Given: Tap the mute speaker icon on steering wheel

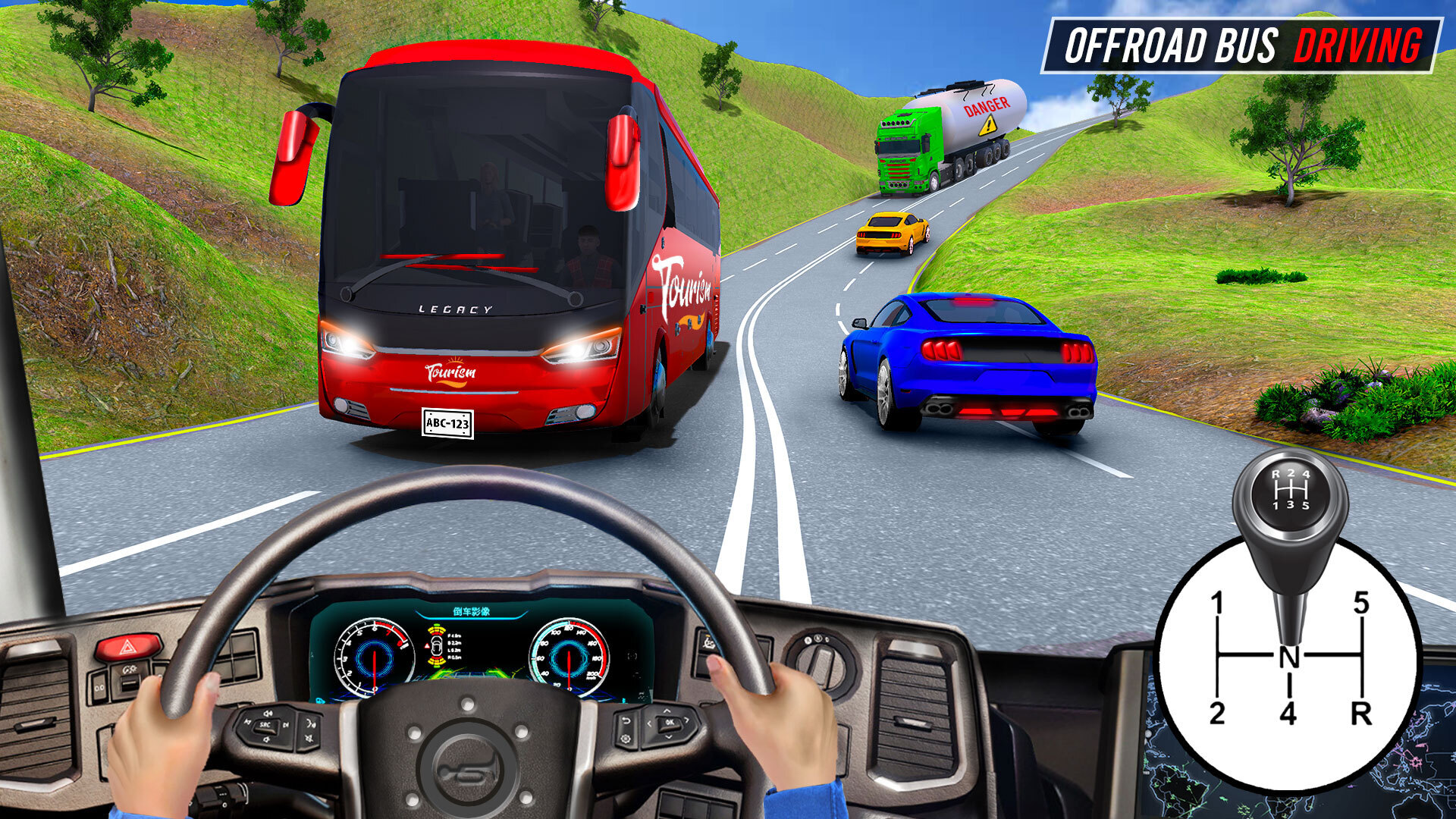Looking at the screenshot, I should click(309, 736).
